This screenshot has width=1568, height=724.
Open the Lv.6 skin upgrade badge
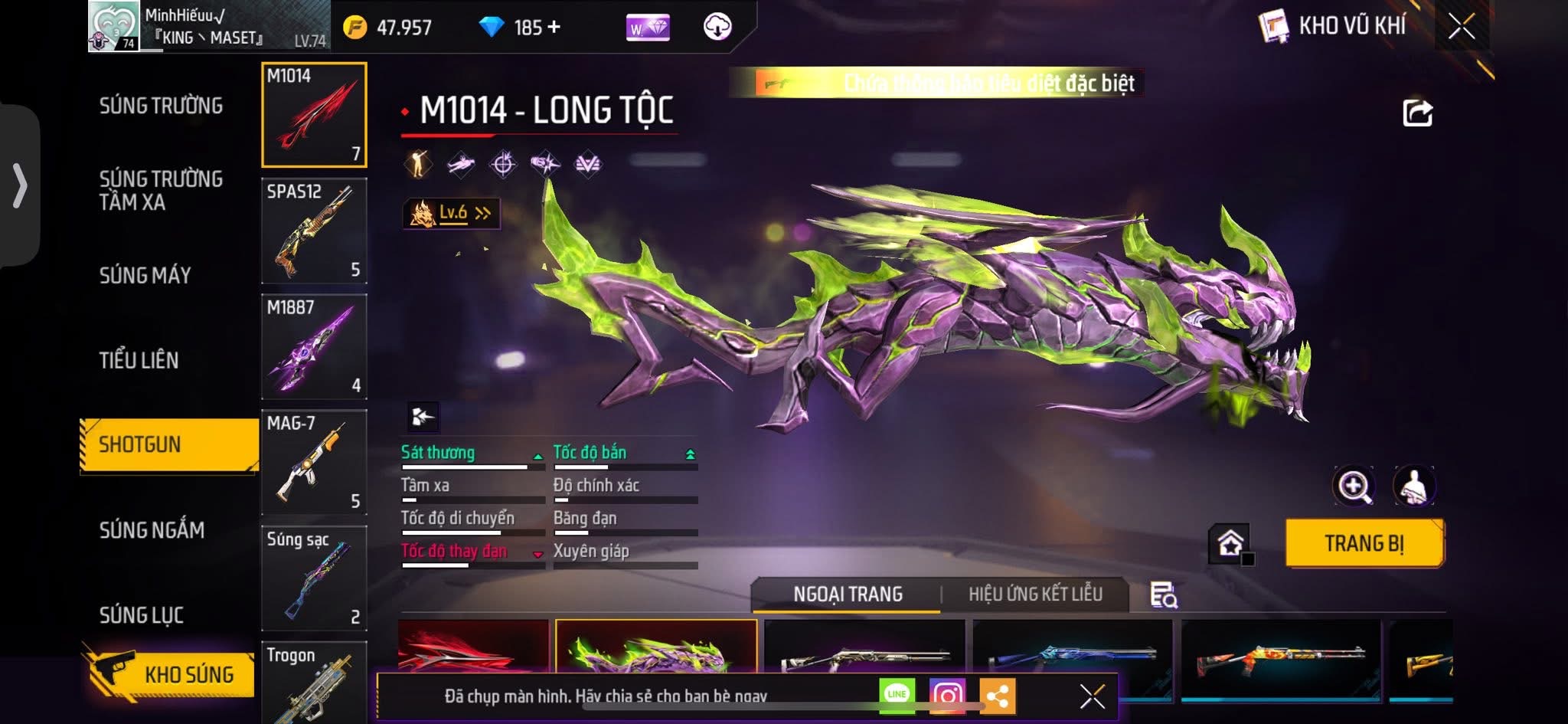[452, 213]
